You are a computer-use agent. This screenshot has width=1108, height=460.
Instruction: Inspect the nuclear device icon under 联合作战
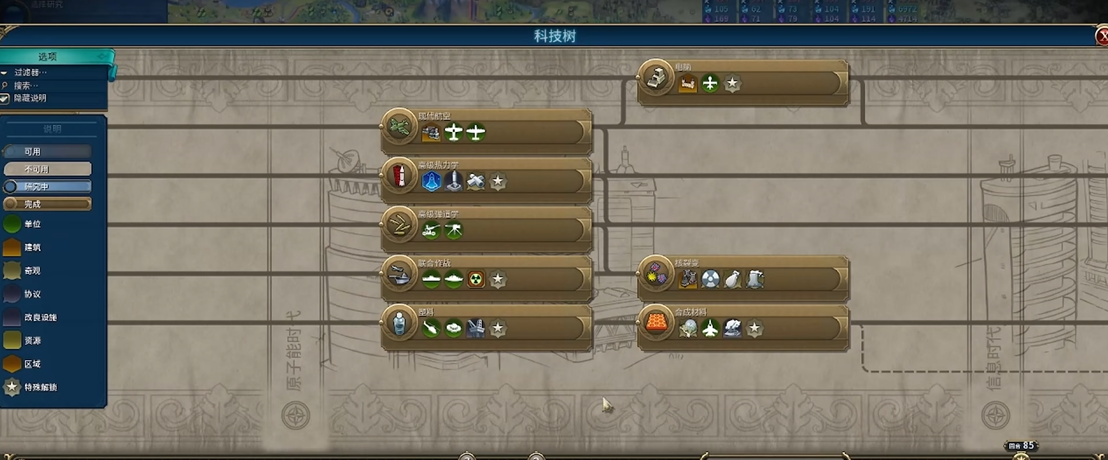(476, 281)
